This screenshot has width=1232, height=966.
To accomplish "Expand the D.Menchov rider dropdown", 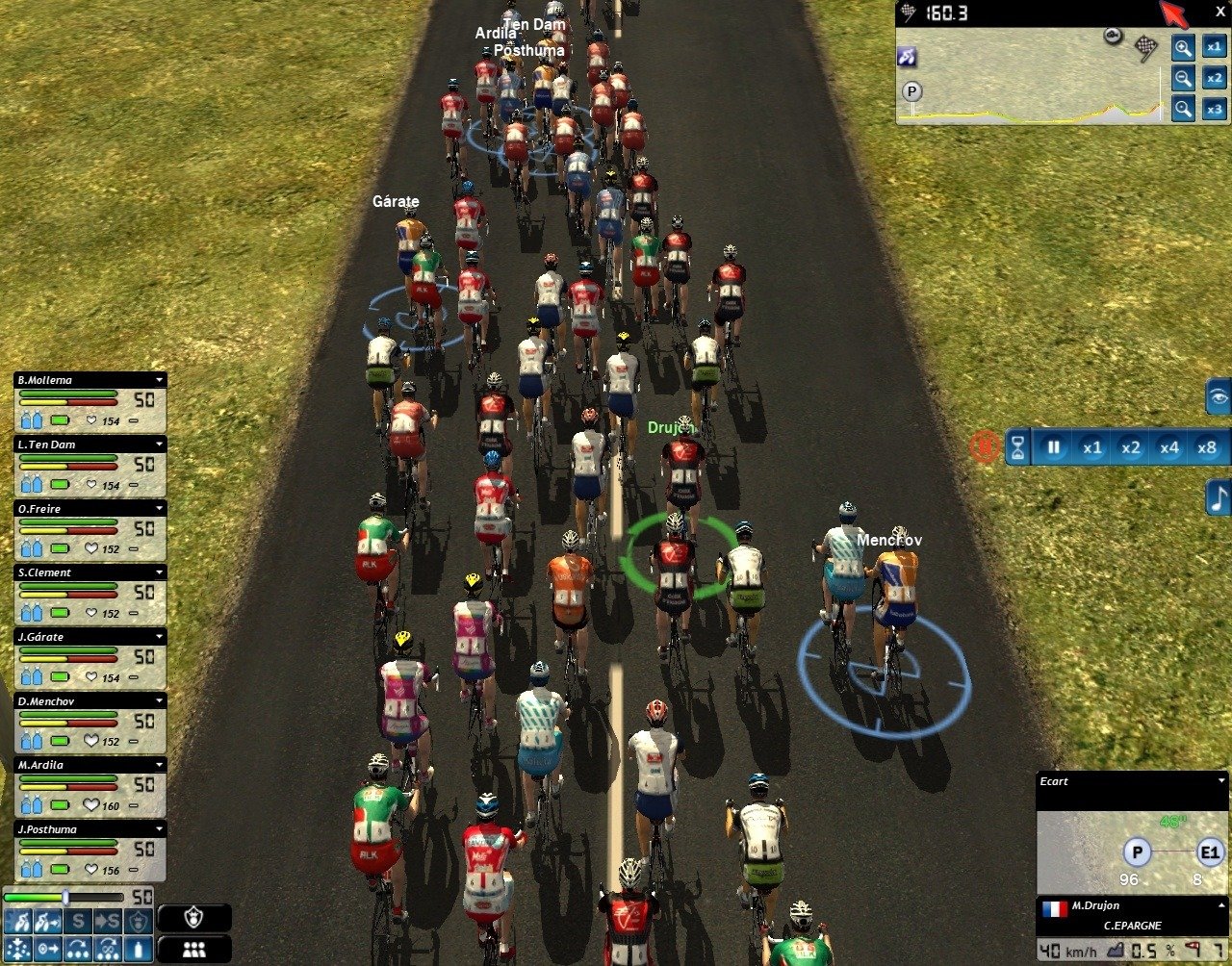I will click(x=160, y=700).
